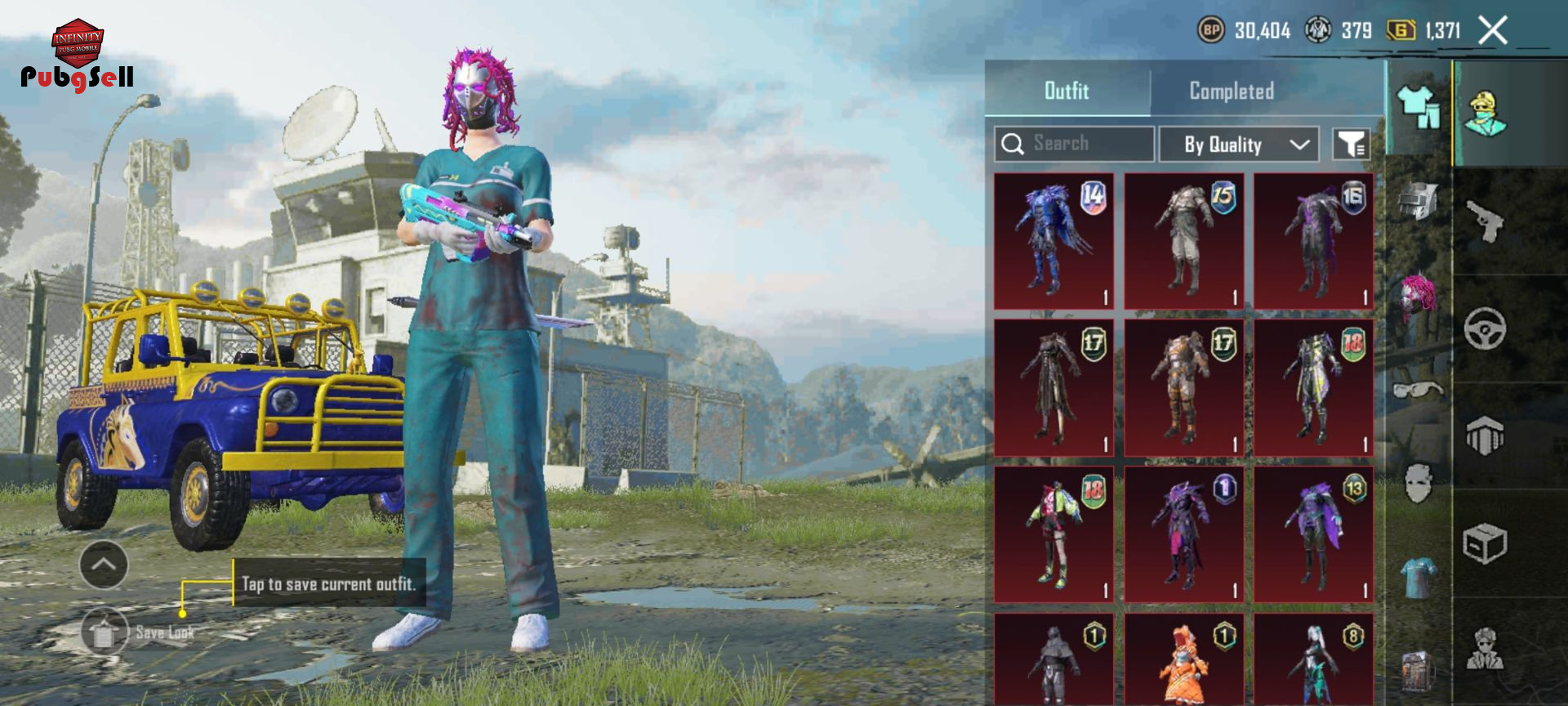This screenshot has width=1568, height=706.
Task: Expand the up-arrow circle button
Action: [104, 565]
